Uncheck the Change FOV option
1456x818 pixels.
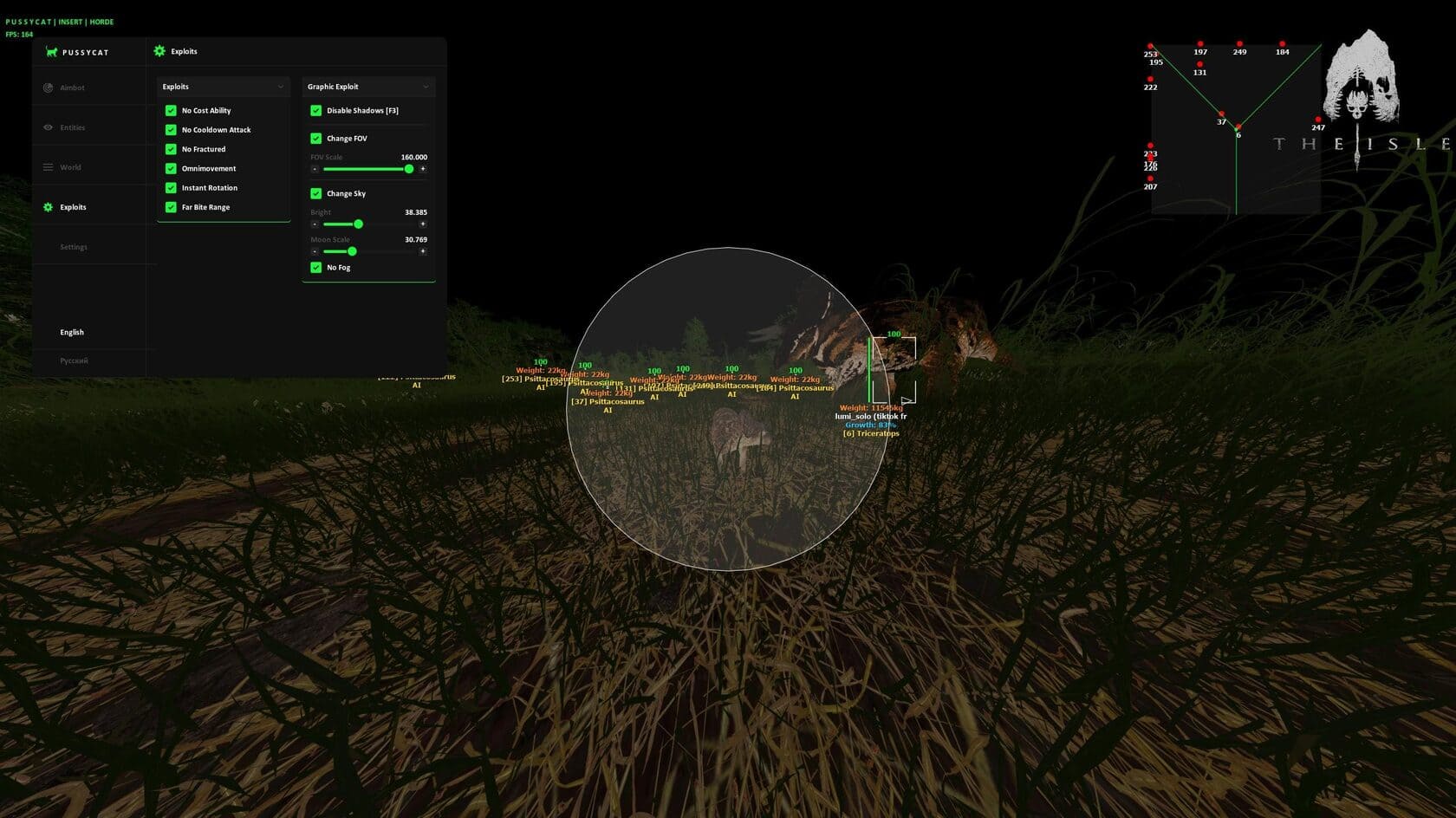point(316,139)
